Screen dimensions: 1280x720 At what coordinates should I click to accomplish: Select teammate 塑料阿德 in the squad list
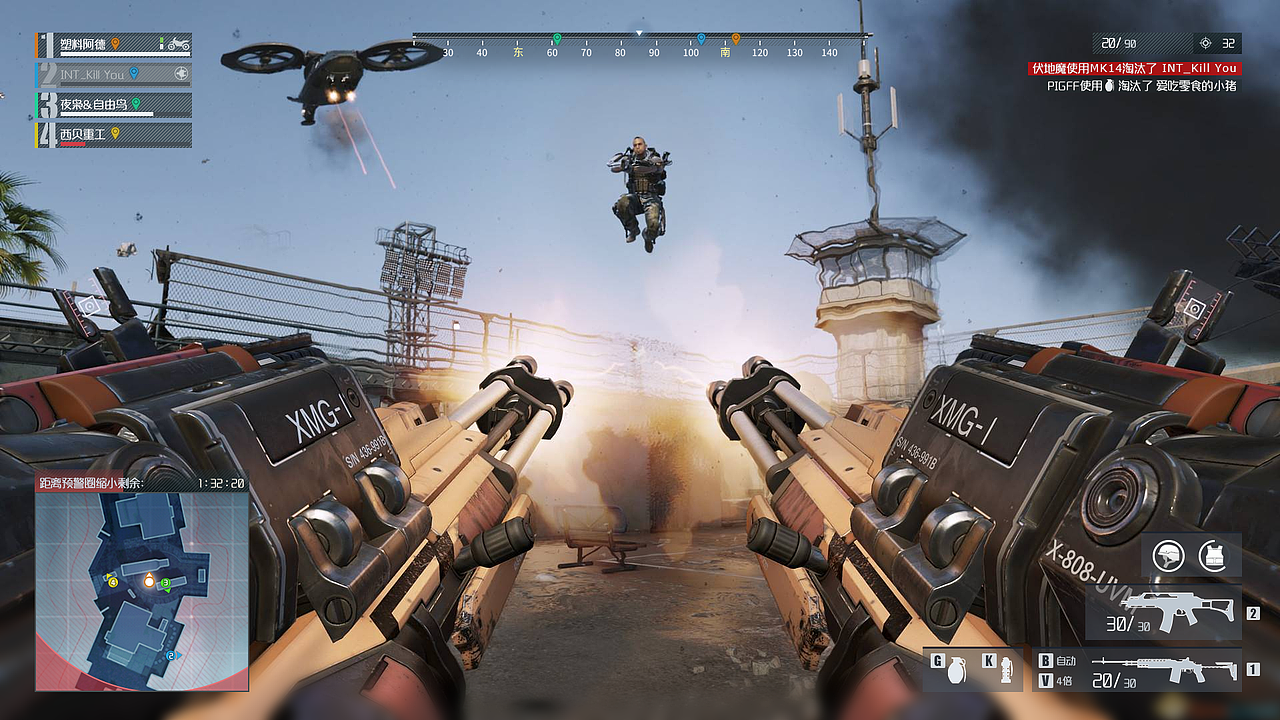(x=110, y=45)
